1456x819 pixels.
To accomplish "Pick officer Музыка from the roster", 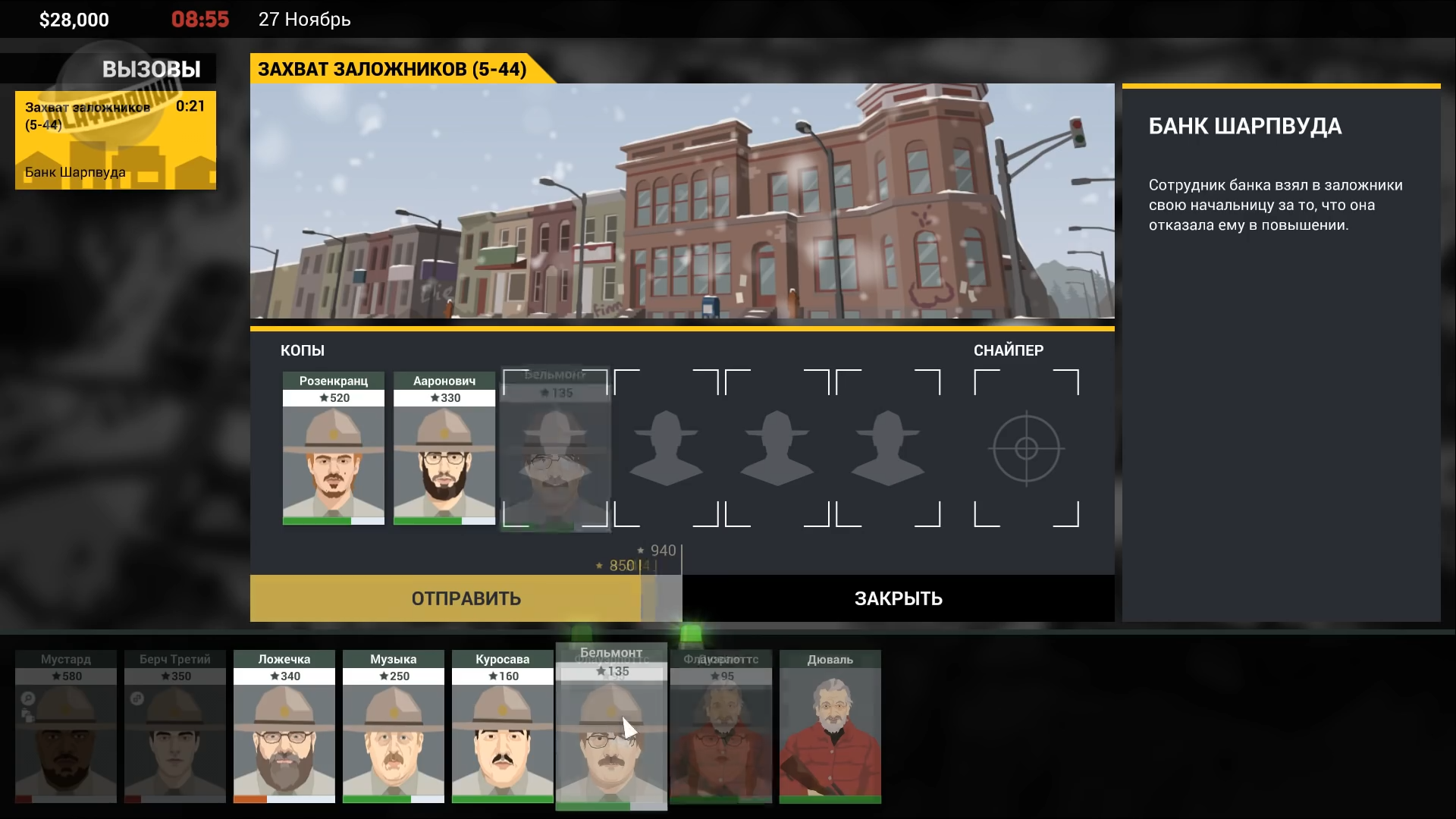I will point(393,726).
